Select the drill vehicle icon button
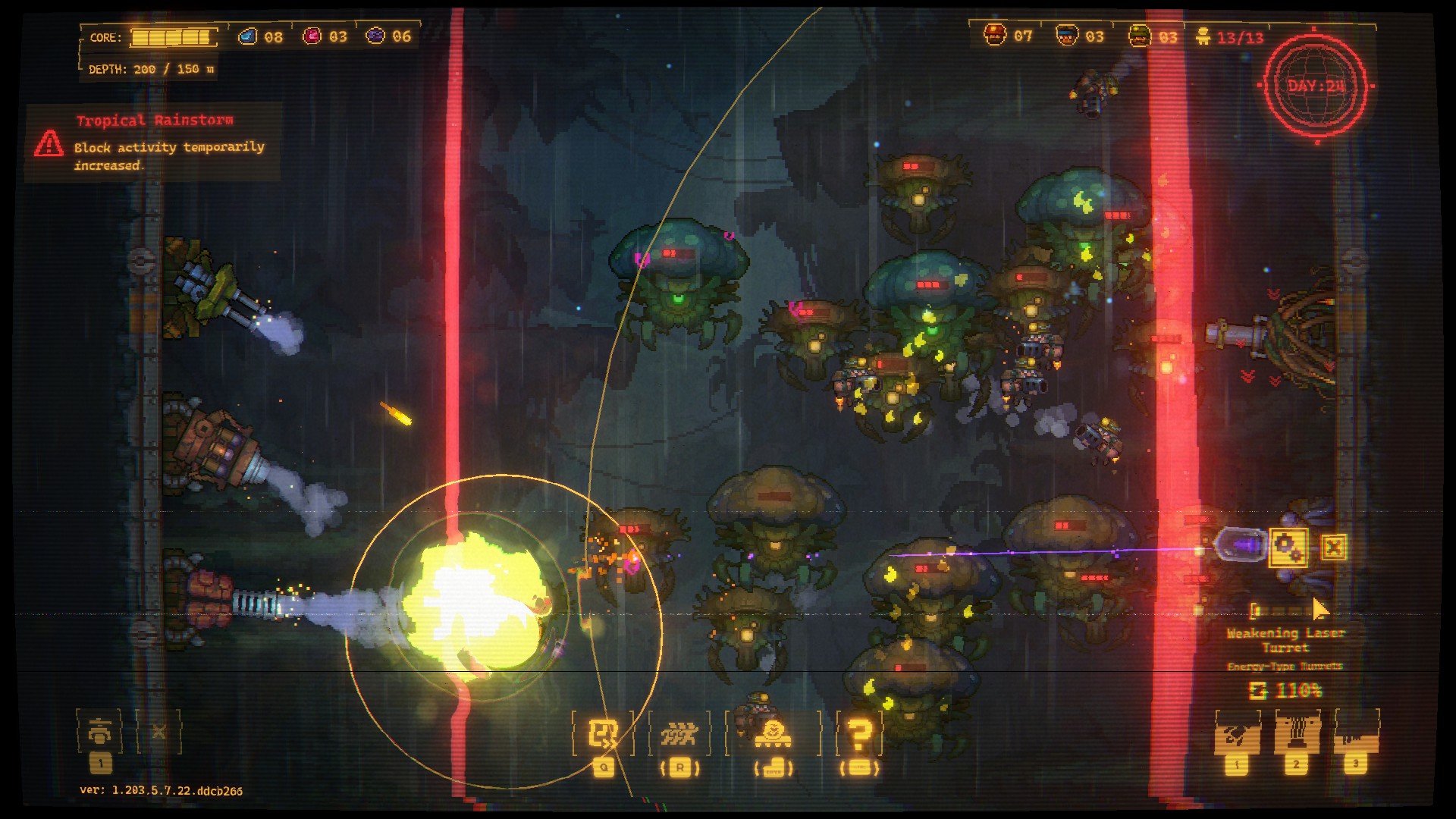Screen dimensions: 1456x819 773,733
